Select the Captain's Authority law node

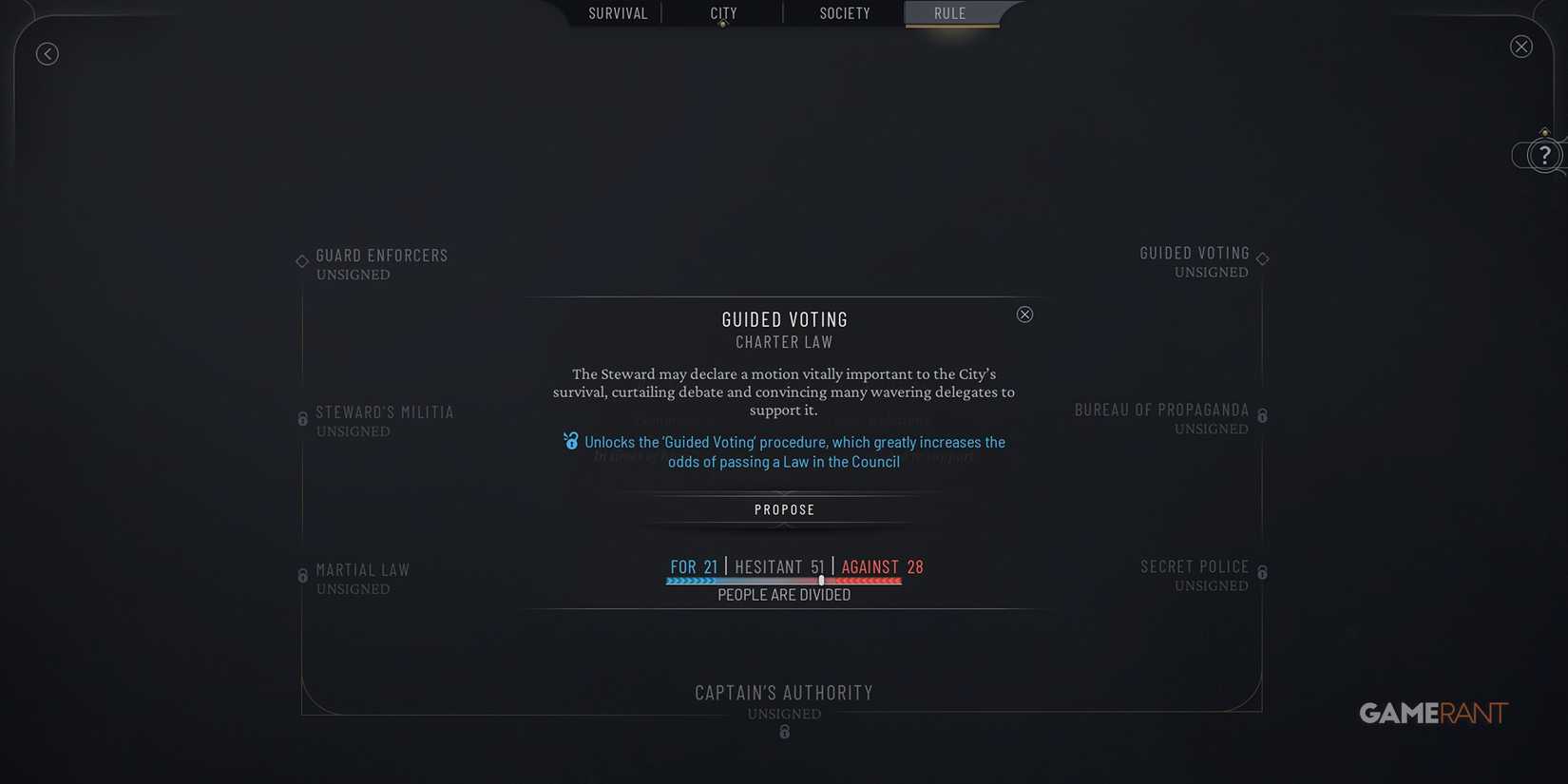(x=784, y=693)
